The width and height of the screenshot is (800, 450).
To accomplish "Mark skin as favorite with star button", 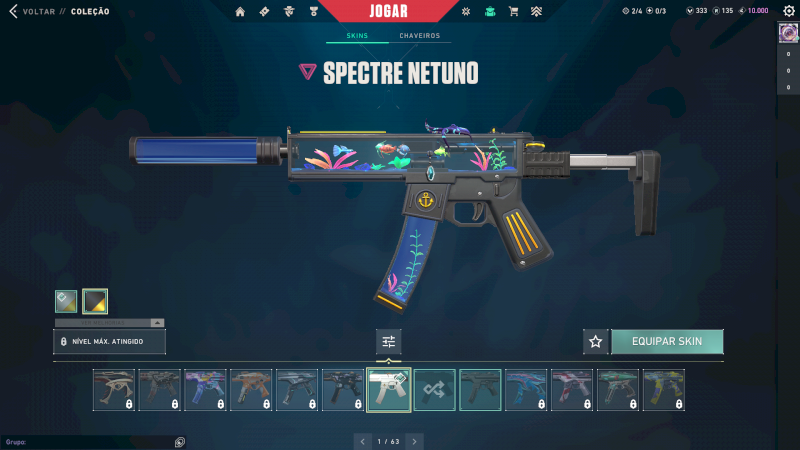I will pyautogui.click(x=596, y=341).
